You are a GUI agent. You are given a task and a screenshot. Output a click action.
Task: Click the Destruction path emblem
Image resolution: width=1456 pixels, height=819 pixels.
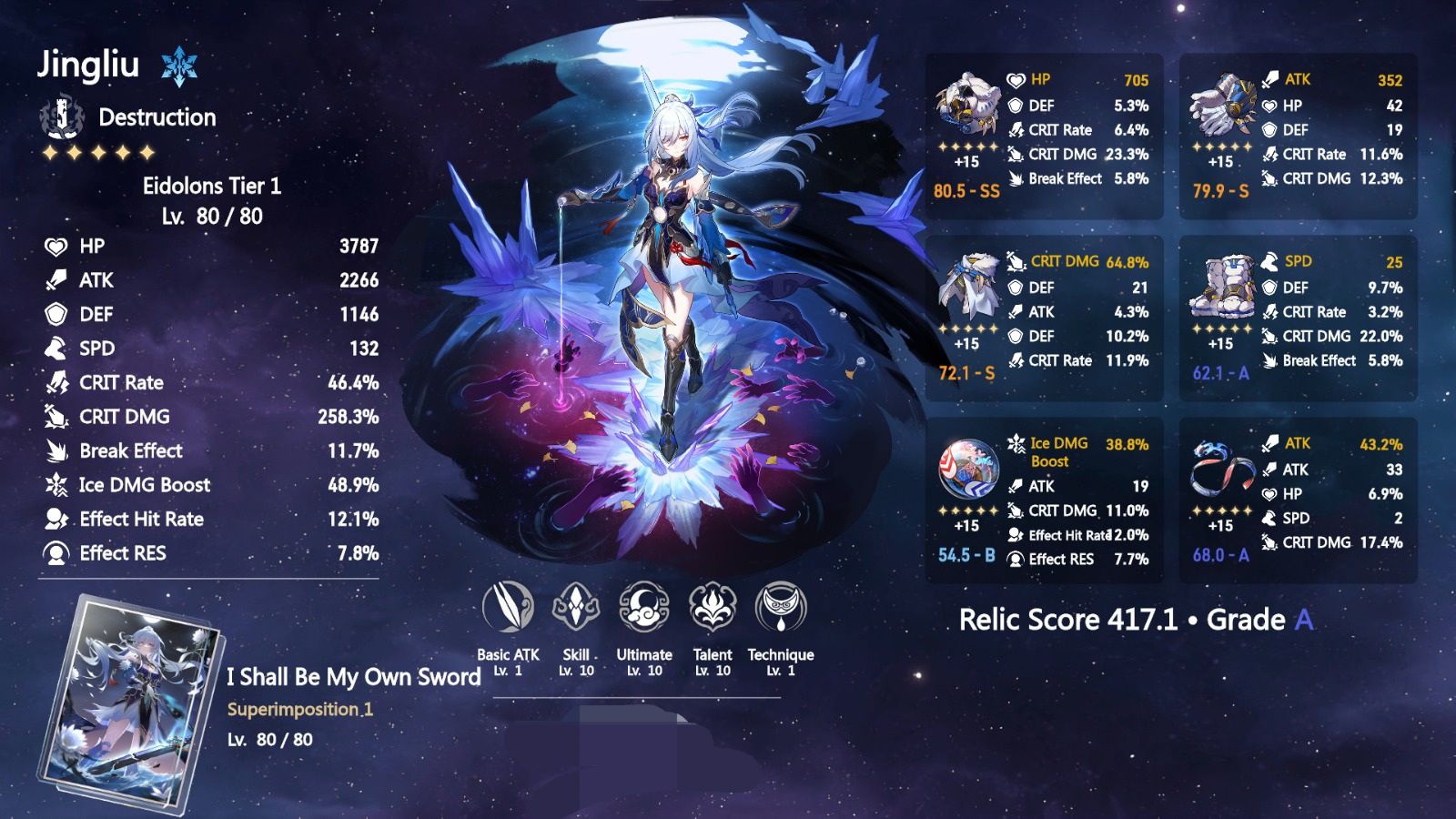click(60, 116)
